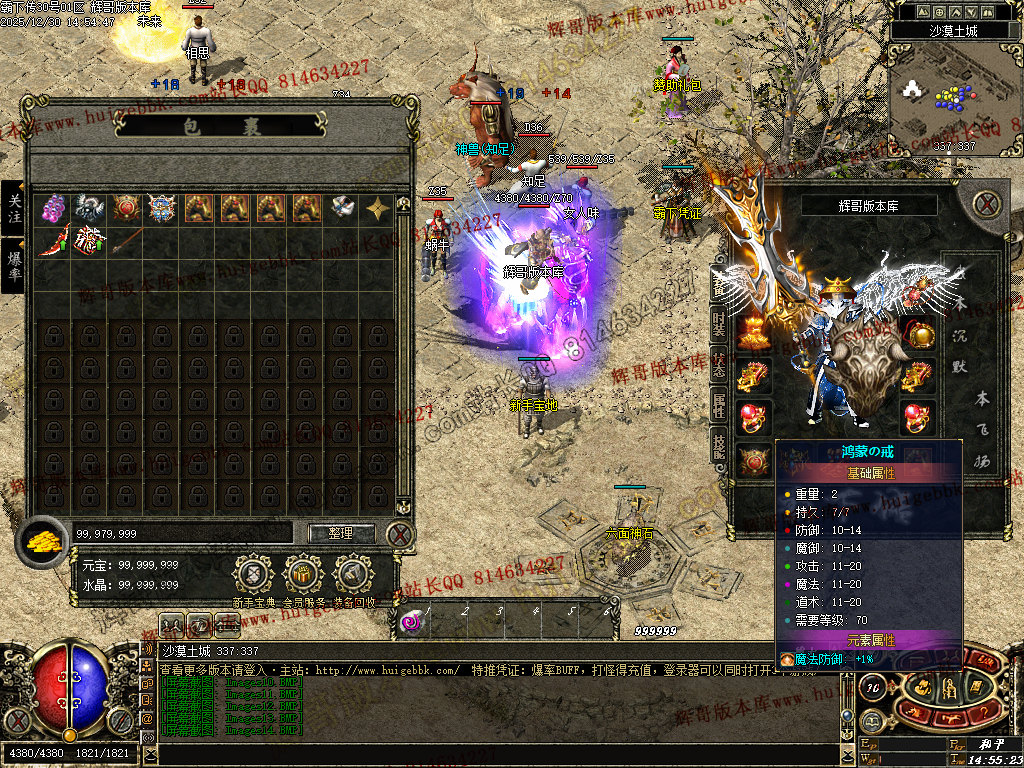The image size is (1024, 768).
Task: Open the 新手宝典 beginner guide
Action: coord(254,576)
